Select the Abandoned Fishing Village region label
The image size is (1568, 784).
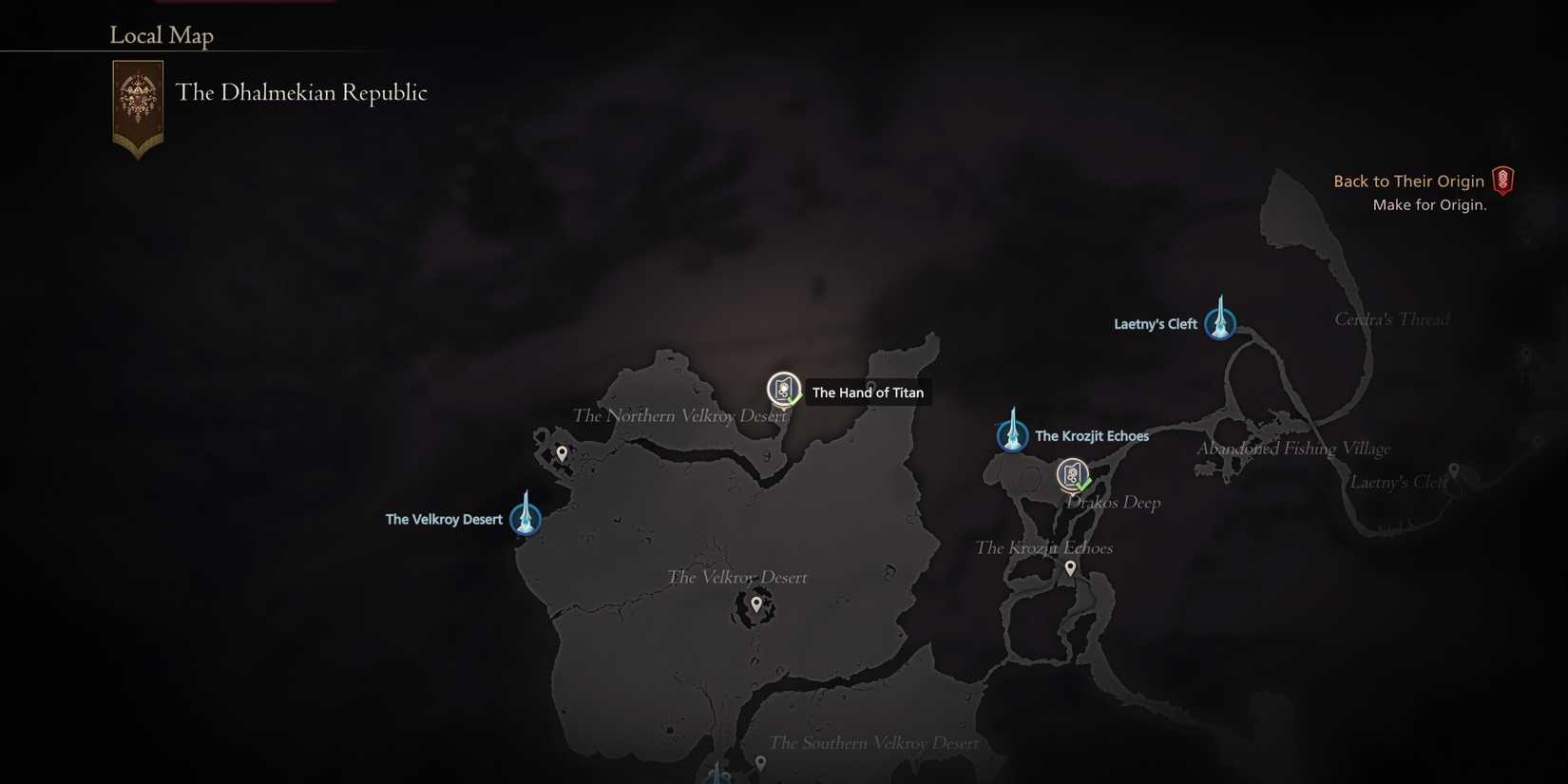coord(1293,448)
